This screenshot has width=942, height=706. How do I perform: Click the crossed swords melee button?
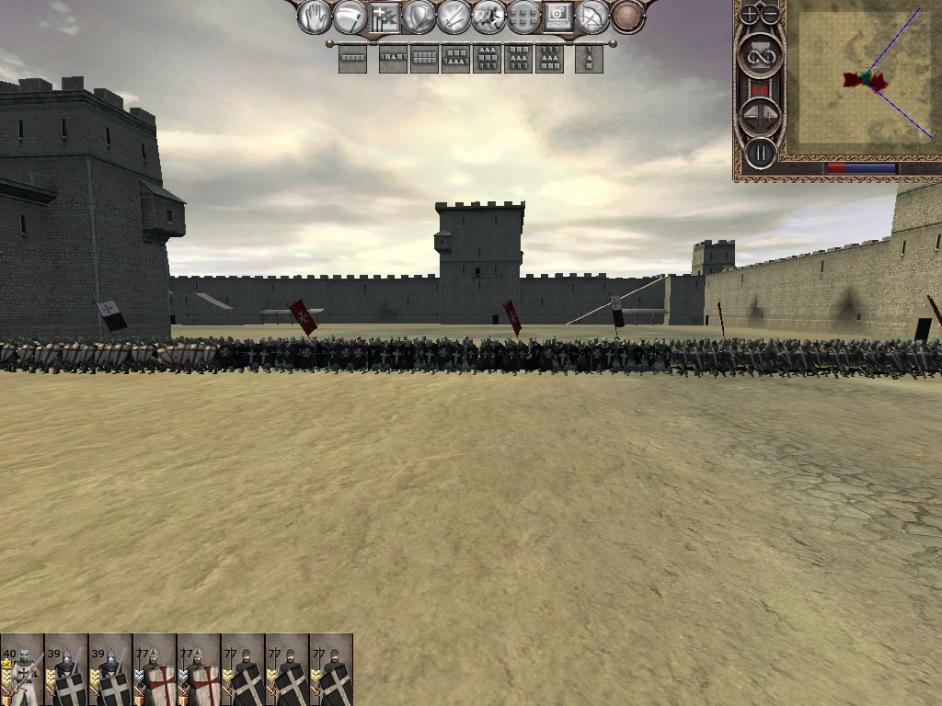click(454, 17)
